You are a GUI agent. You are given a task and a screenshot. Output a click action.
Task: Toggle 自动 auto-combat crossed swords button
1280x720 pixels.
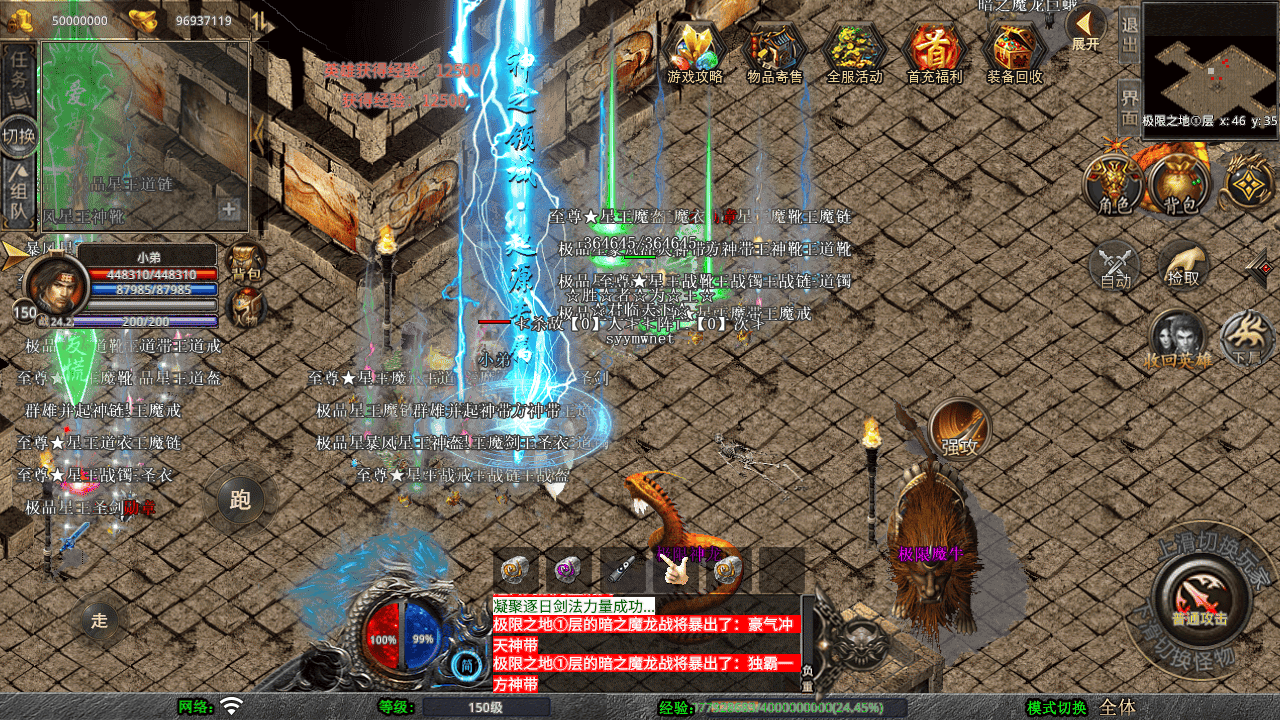click(x=1115, y=265)
